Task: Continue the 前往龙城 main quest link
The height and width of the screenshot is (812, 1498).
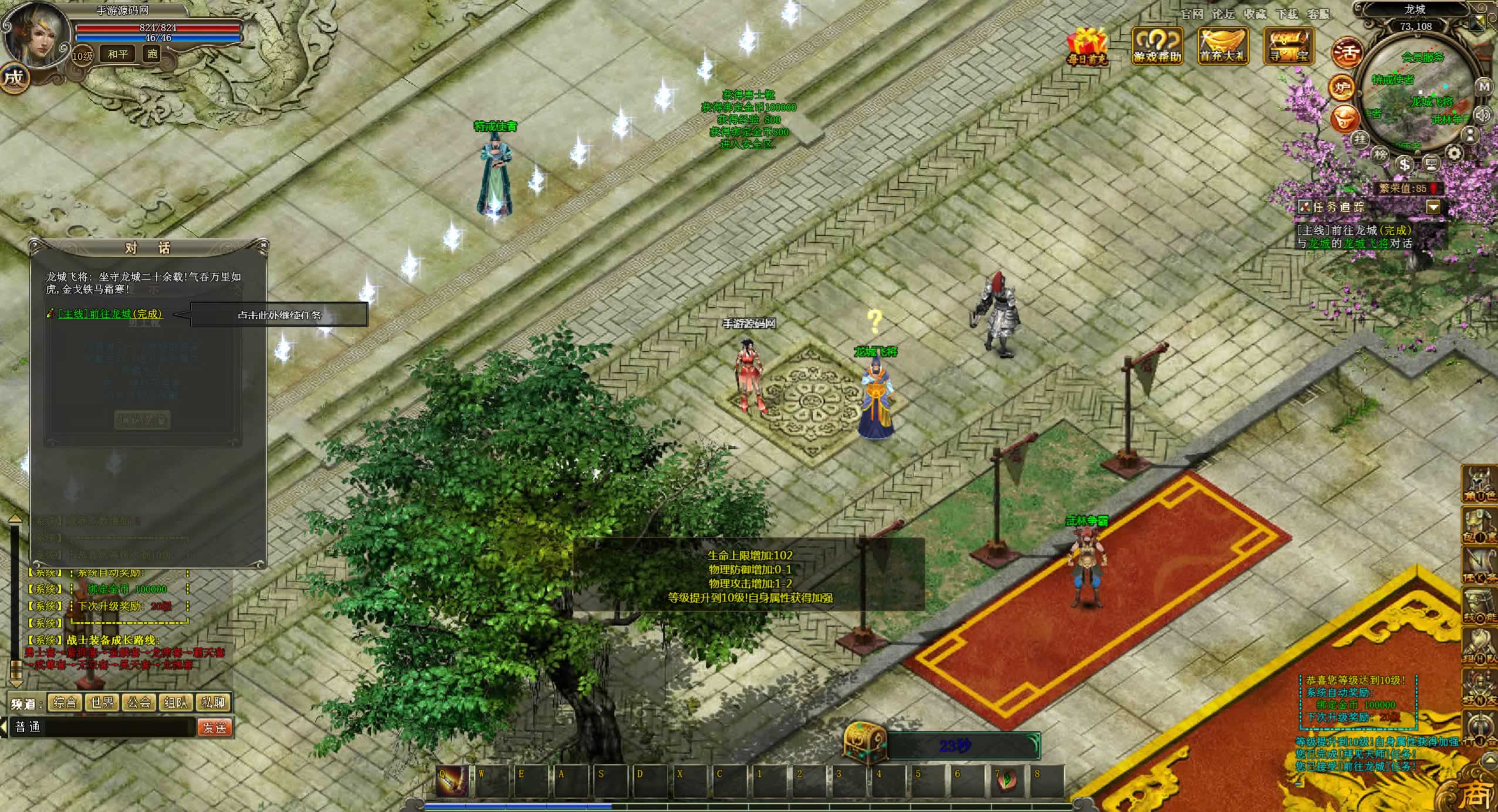Action: [110, 314]
